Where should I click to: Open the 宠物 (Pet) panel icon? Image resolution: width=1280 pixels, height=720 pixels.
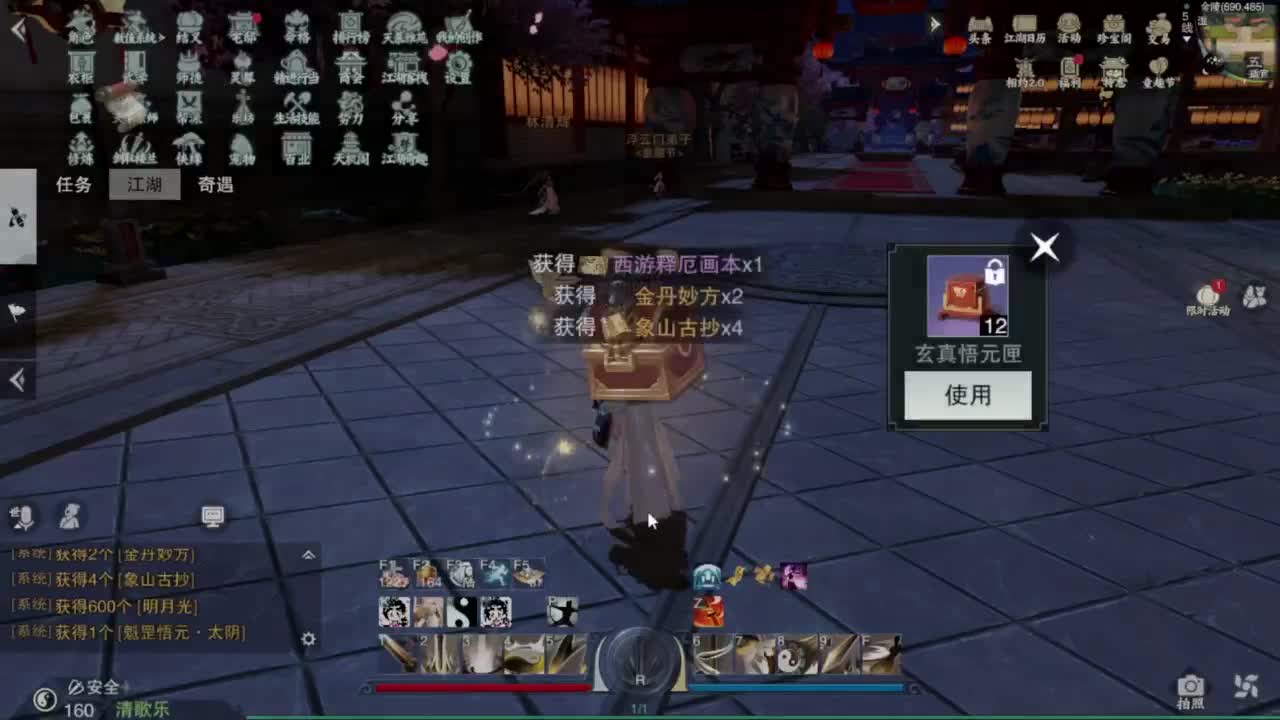240,150
